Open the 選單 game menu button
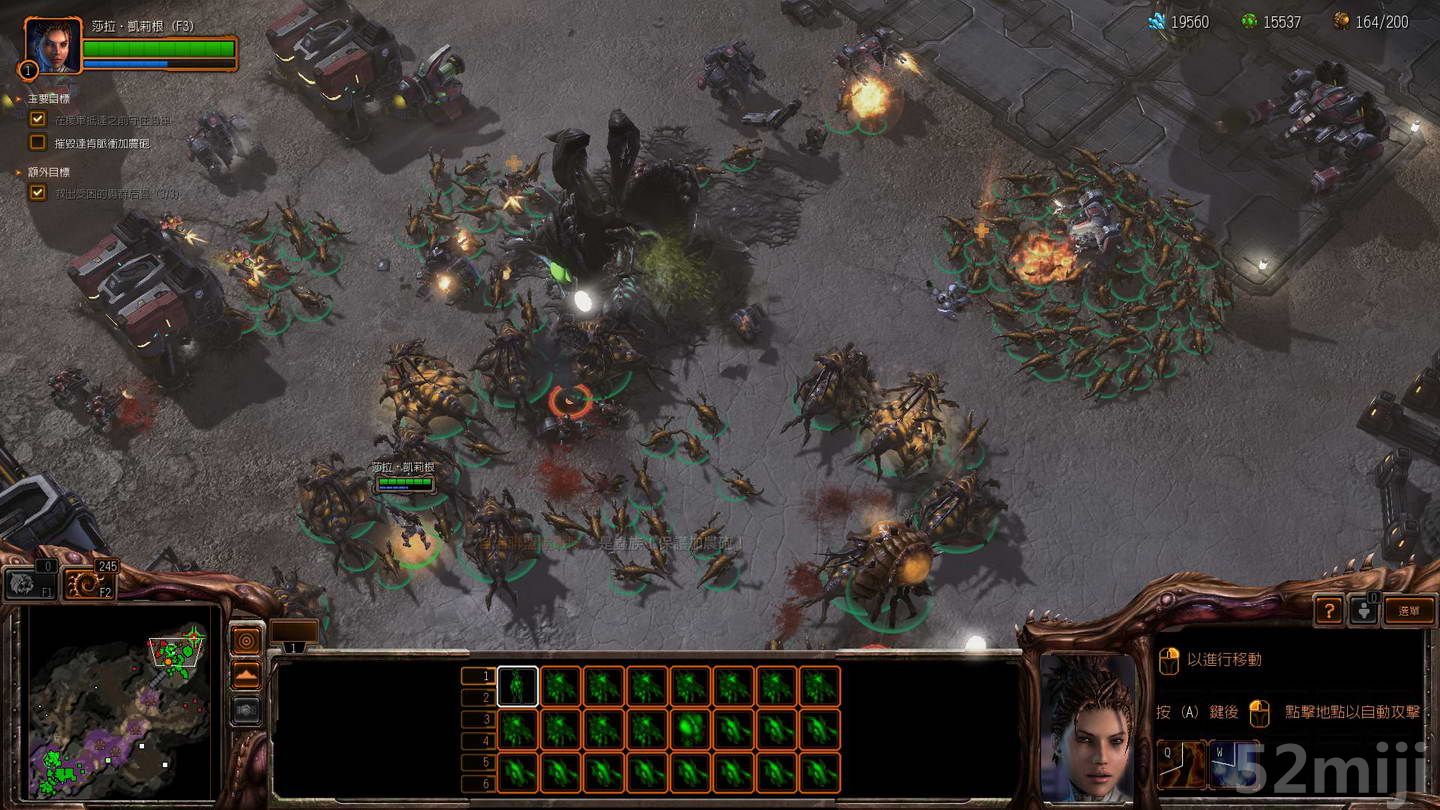The height and width of the screenshot is (810, 1440). coord(1408,609)
